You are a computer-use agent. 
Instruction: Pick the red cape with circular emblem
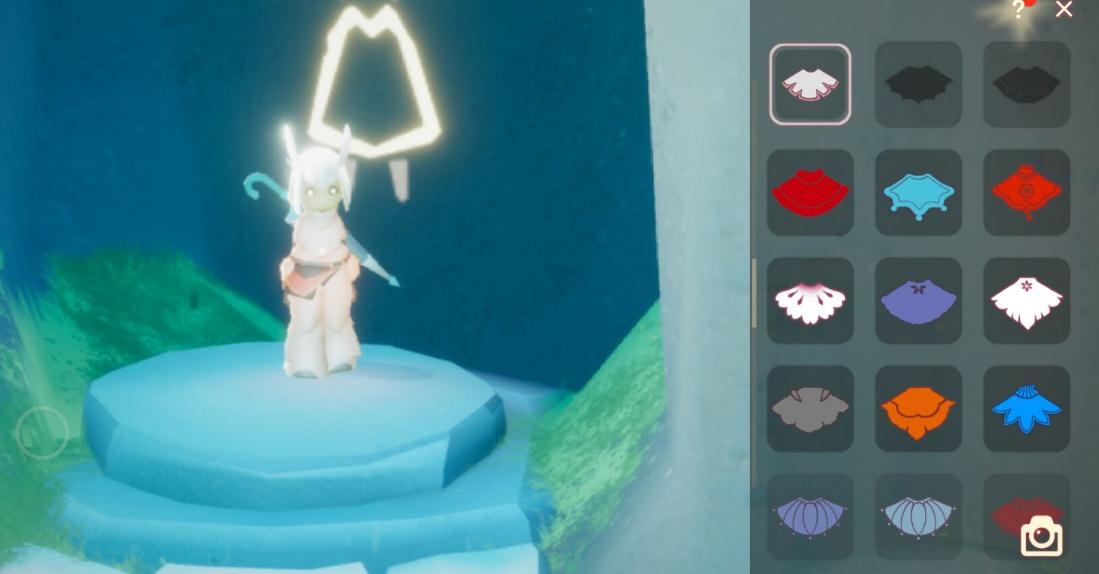(1026, 192)
